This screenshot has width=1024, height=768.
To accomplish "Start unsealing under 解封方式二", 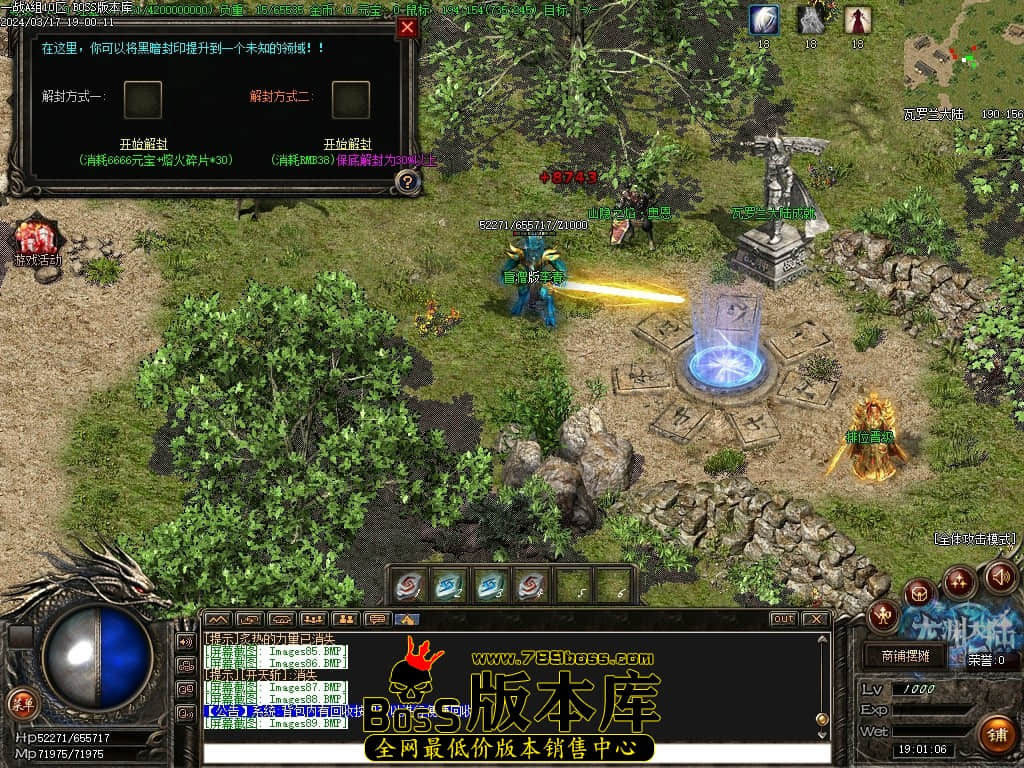I will click(347, 144).
